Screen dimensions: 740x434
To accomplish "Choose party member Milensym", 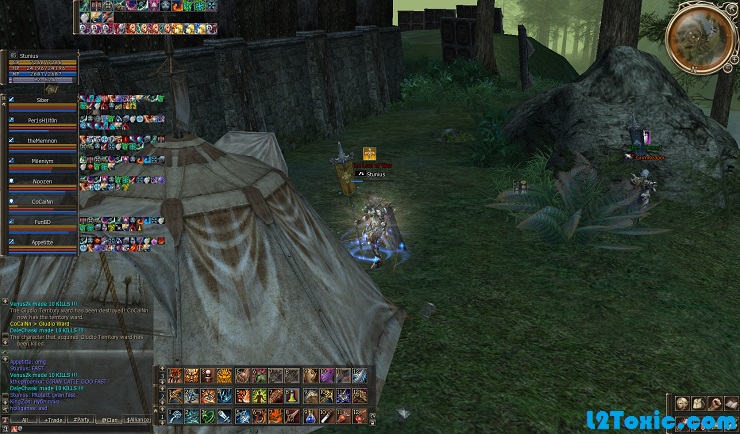I will point(41,162).
